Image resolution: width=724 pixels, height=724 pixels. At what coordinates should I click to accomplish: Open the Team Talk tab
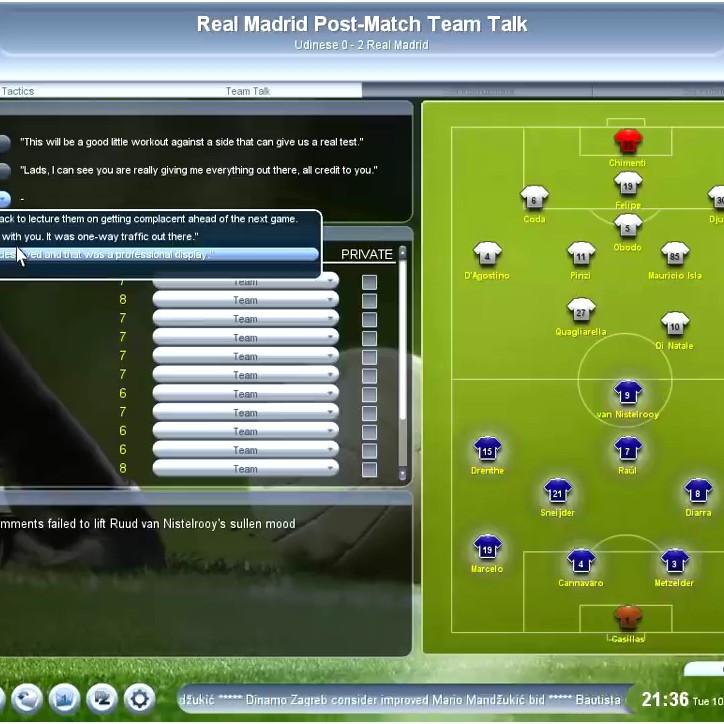point(247,91)
